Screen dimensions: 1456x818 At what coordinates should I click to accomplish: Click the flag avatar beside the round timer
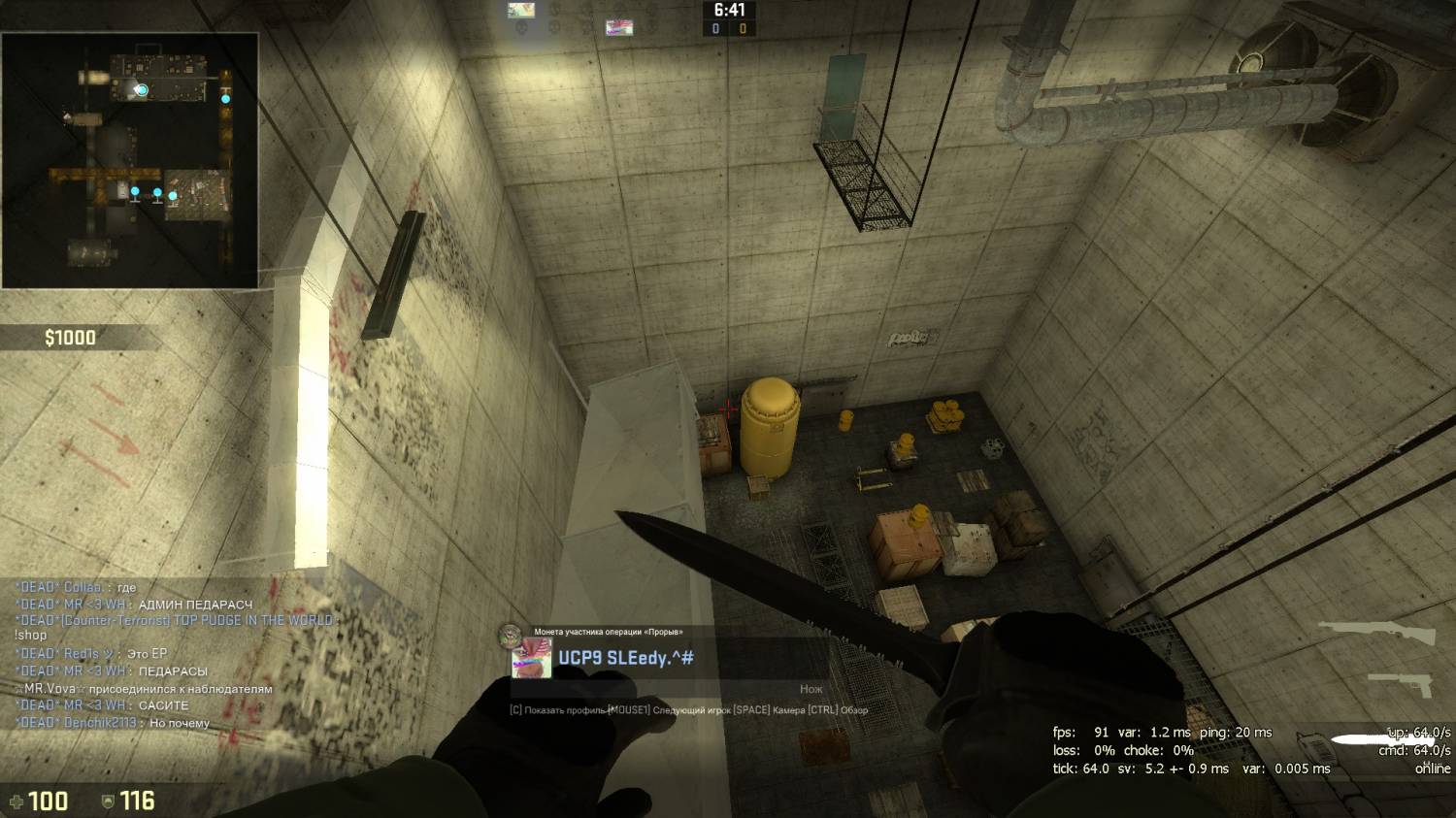pos(619,27)
